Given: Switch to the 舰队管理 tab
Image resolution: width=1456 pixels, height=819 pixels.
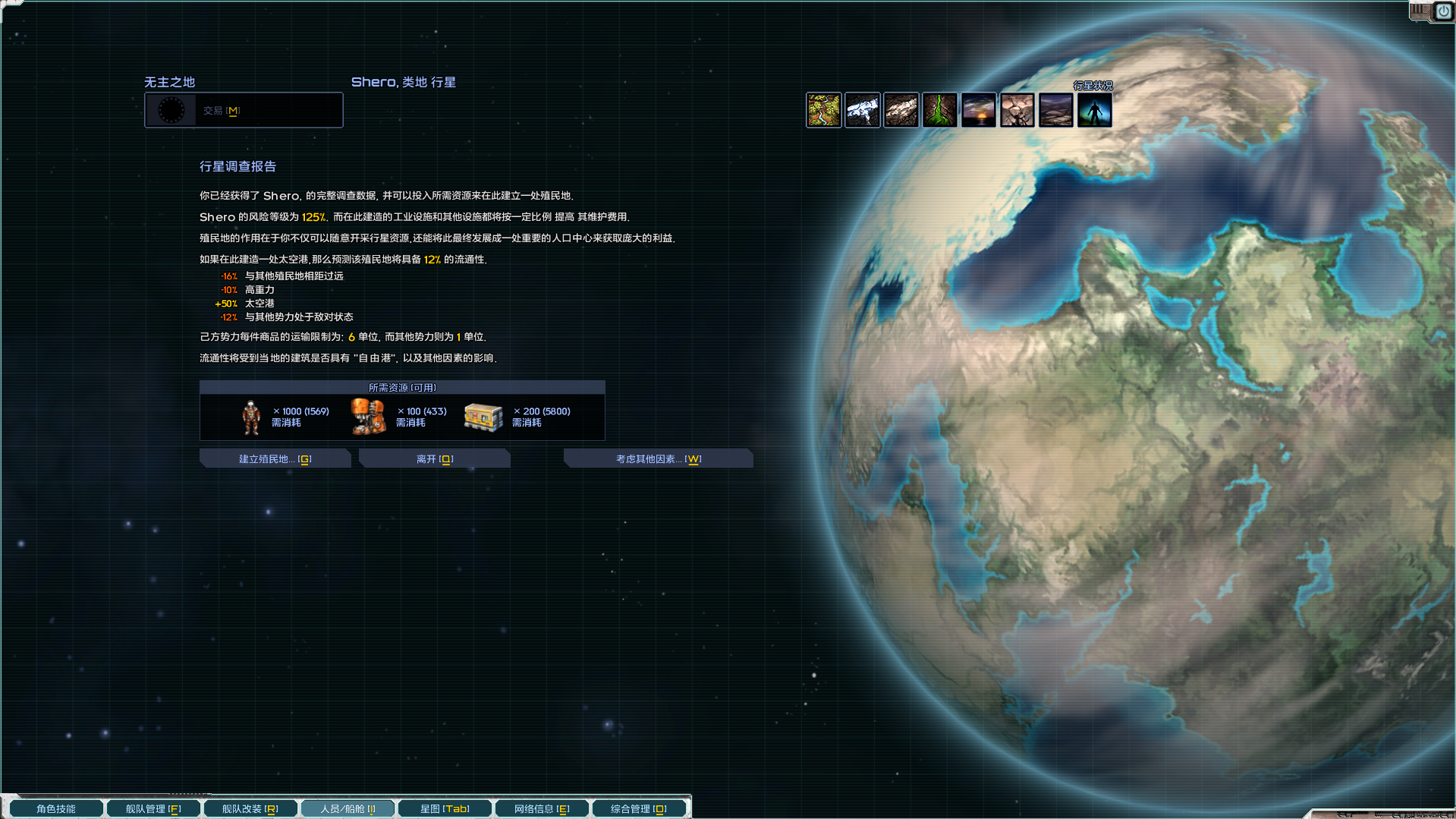Looking at the screenshot, I should tap(153, 808).
